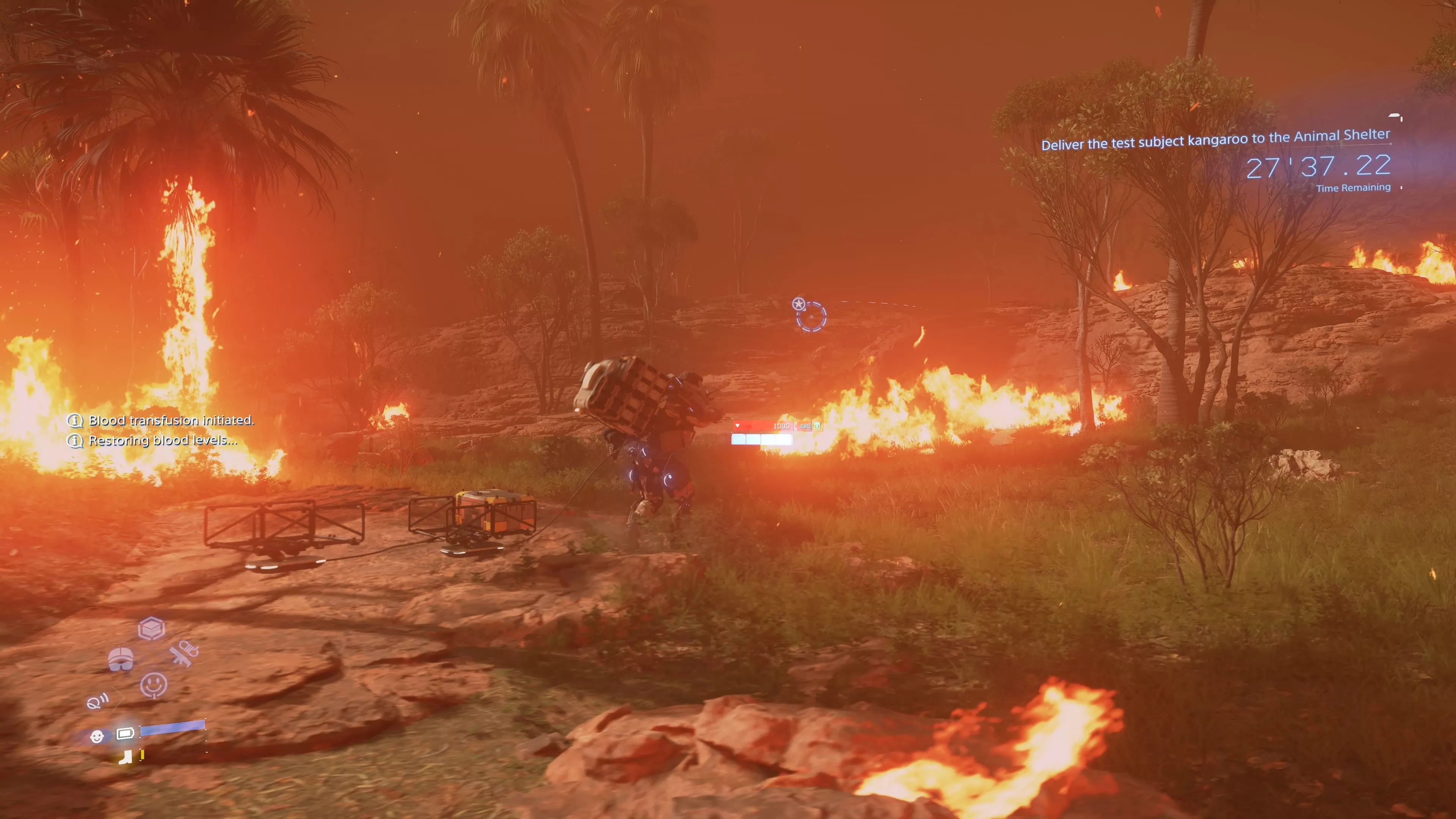Click the BB baby face status icon
The image size is (1456, 819).
click(x=97, y=736)
